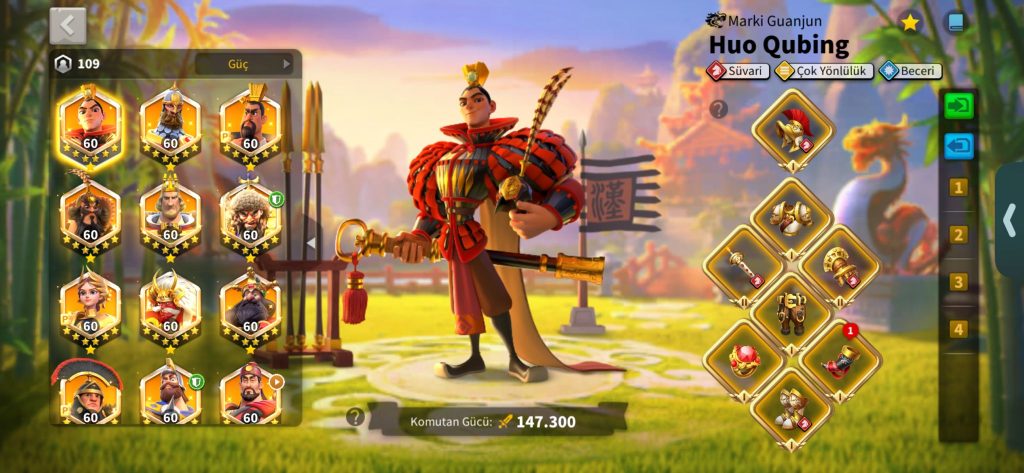Toggle the gold star favorite icon

click(x=910, y=22)
